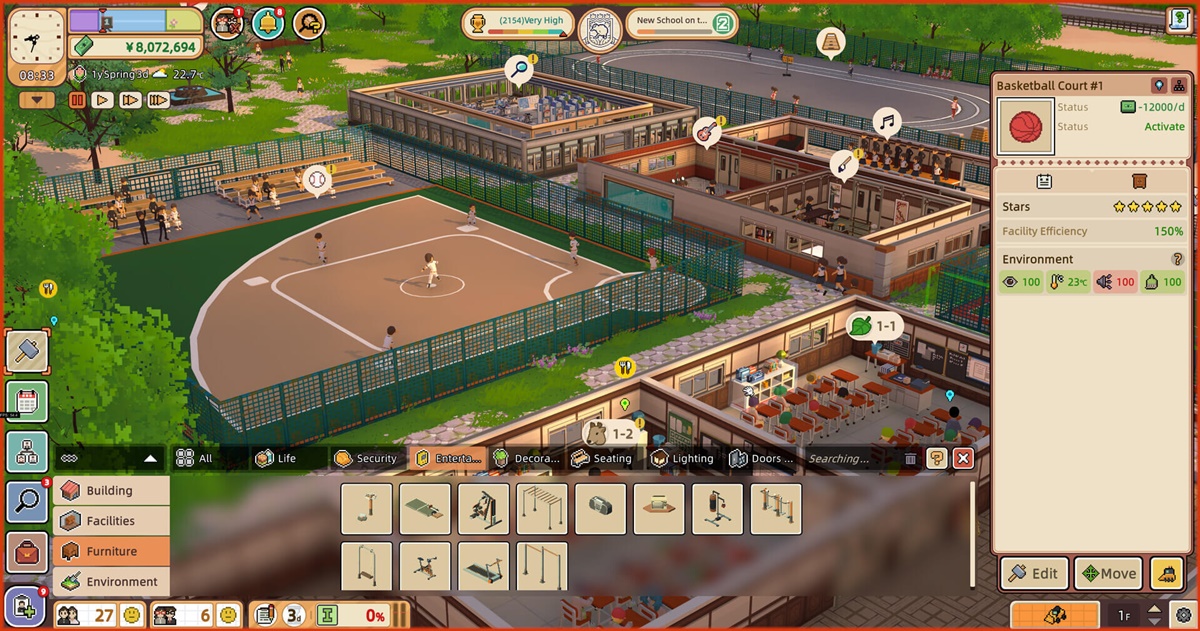Choose the Life category tab
Screen dimensions: 1200x631
pos(276,458)
